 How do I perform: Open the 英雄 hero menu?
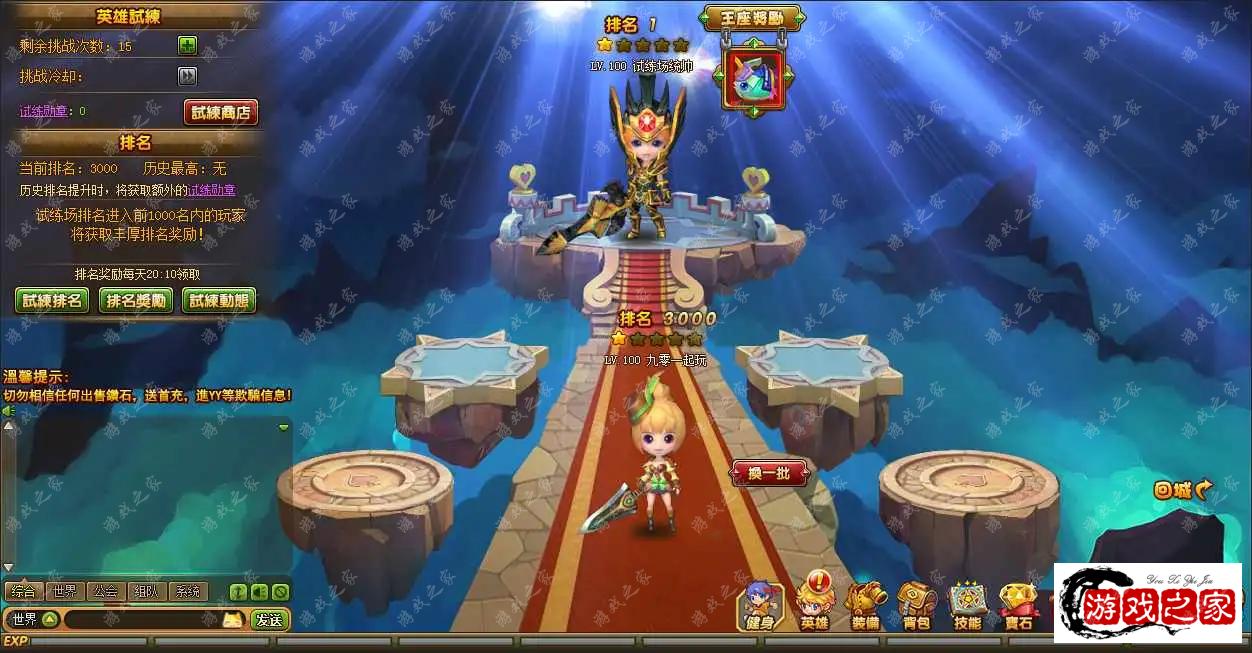click(815, 605)
